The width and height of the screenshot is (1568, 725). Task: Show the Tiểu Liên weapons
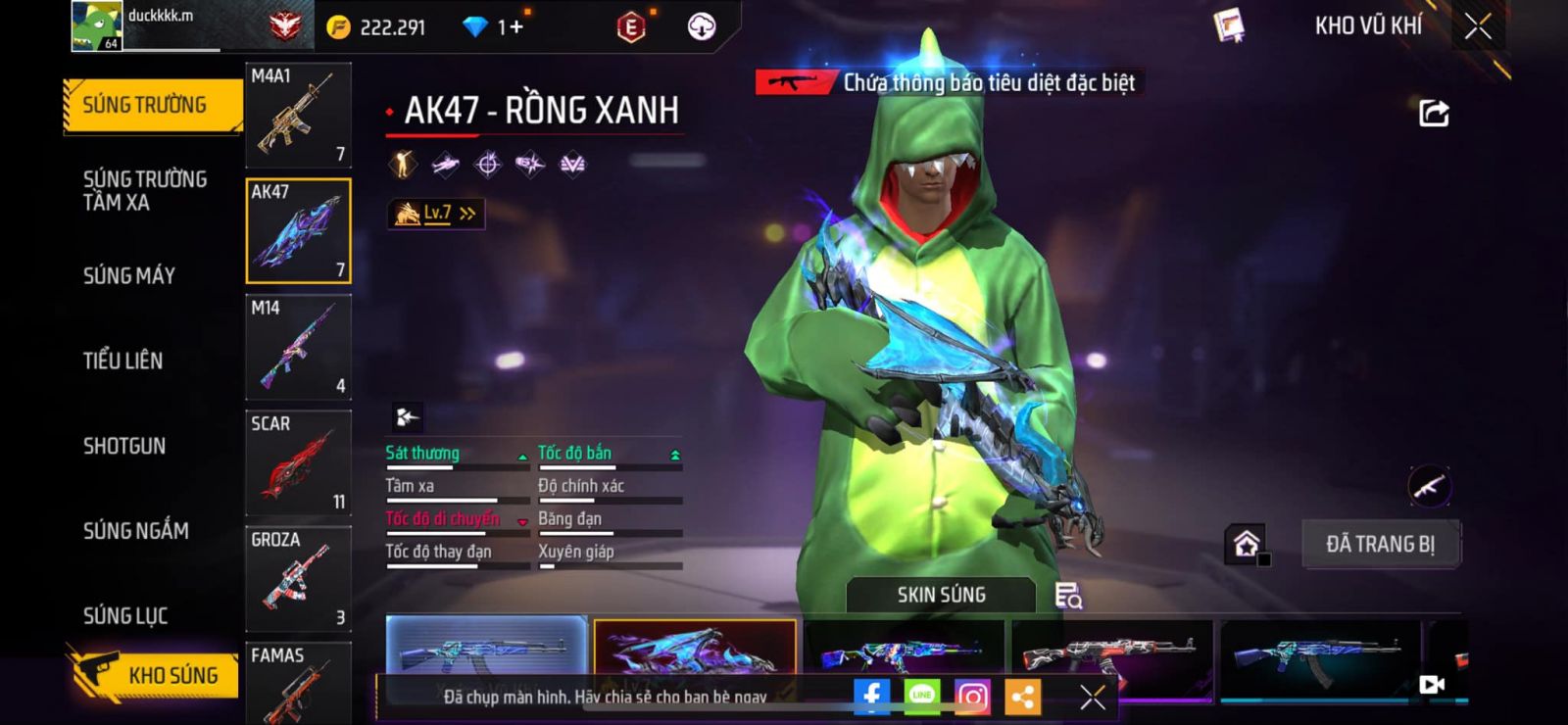tap(123, 361)
